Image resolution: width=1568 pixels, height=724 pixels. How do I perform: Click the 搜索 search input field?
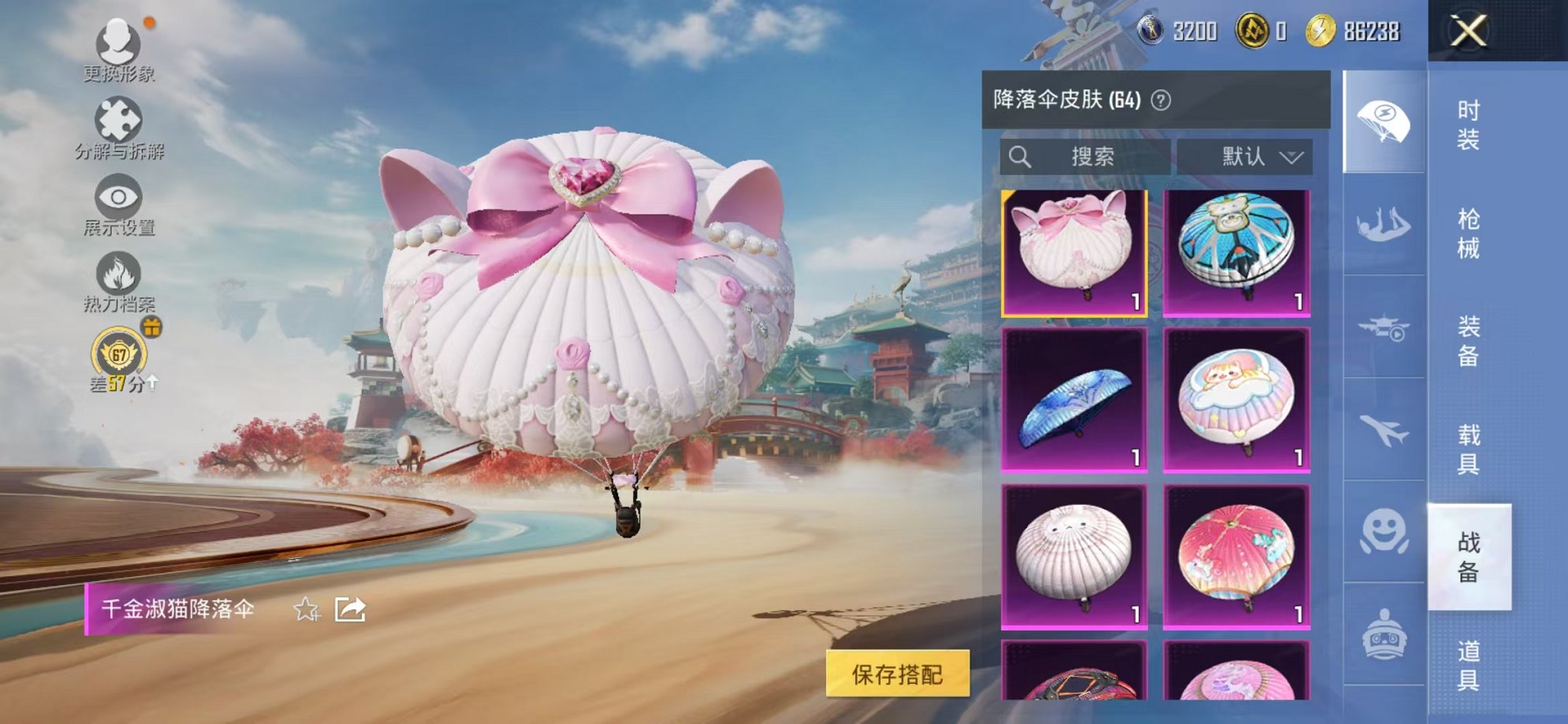[1096, 156]
